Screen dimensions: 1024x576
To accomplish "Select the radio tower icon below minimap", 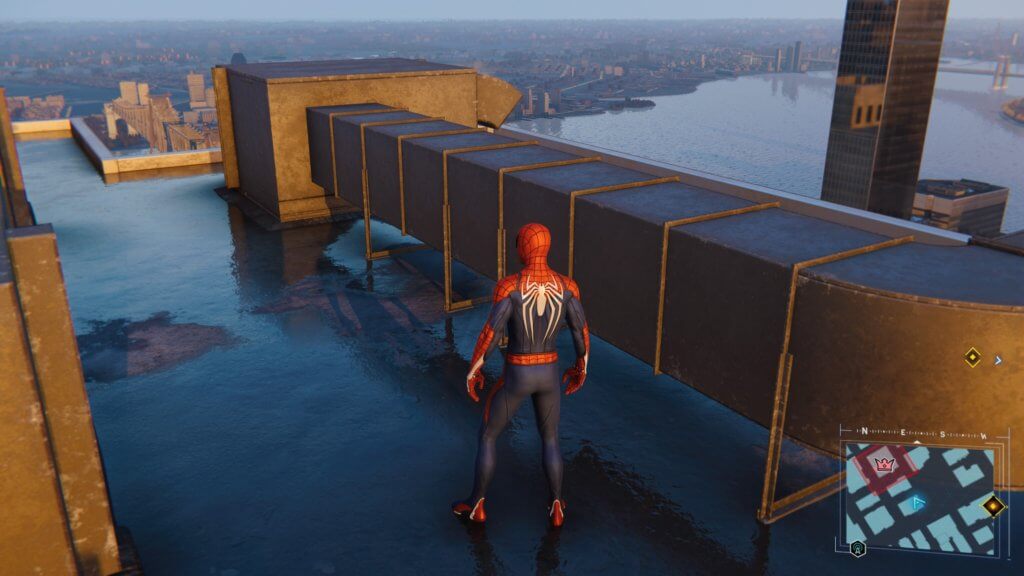I will point(857,548).
